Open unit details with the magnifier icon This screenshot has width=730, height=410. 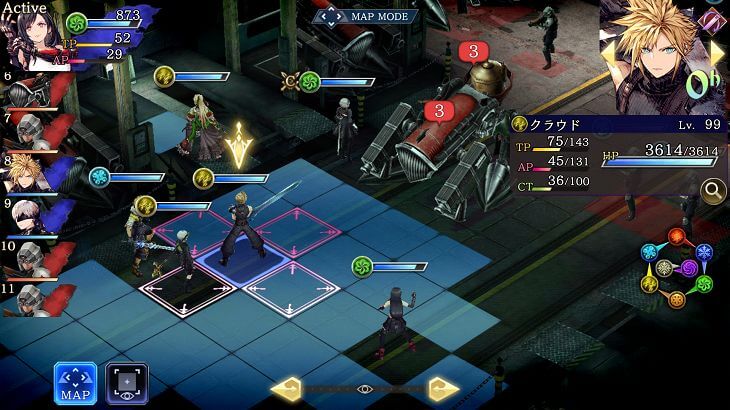(x=713, y=190)
